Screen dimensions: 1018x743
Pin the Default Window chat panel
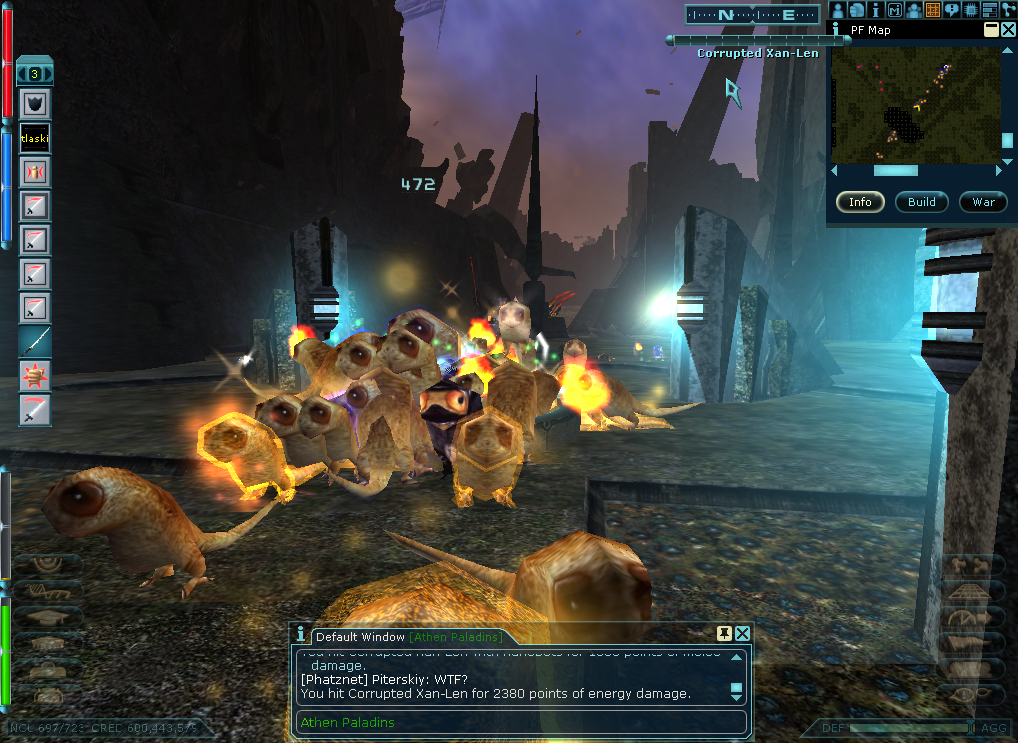[725, 634]
